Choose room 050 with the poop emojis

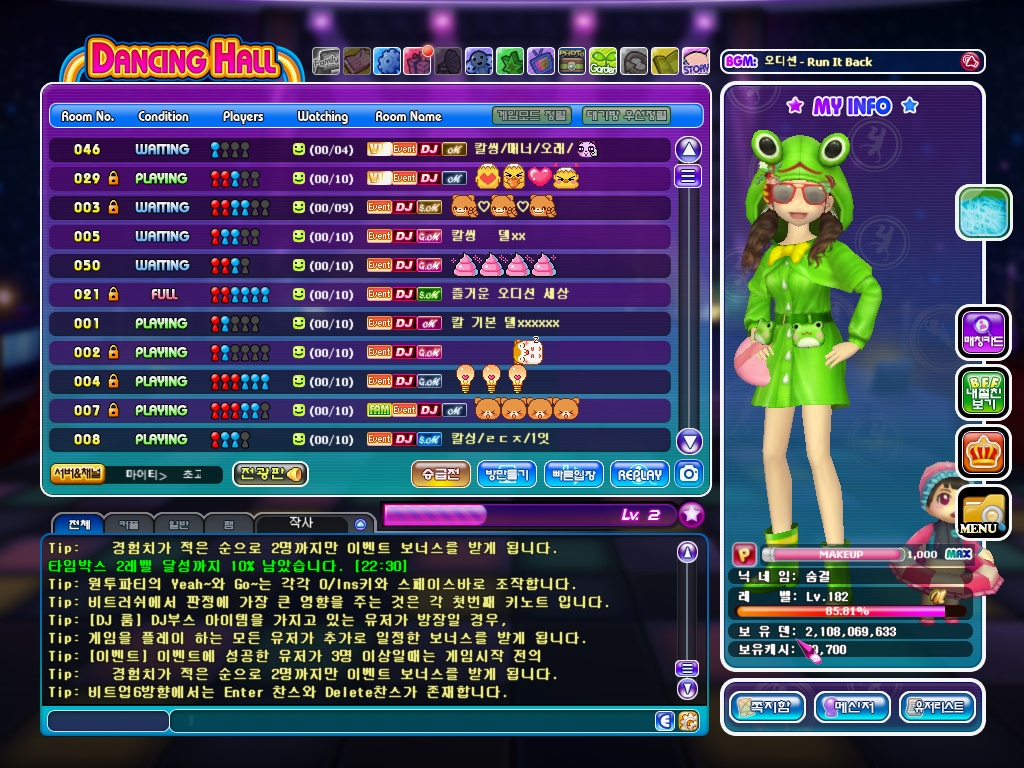click(x=360, y=265)
